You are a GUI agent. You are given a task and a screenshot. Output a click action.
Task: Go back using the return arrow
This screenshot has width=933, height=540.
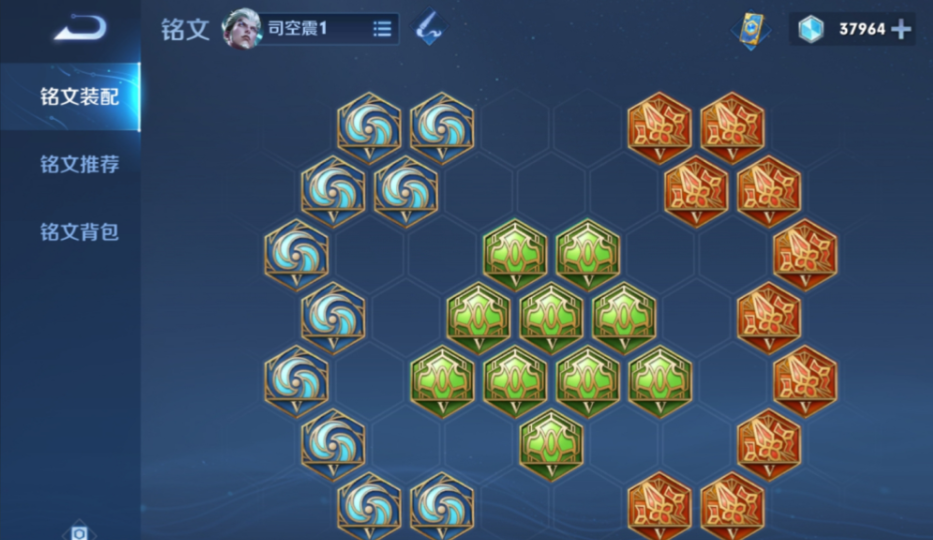tap(79, 29)
